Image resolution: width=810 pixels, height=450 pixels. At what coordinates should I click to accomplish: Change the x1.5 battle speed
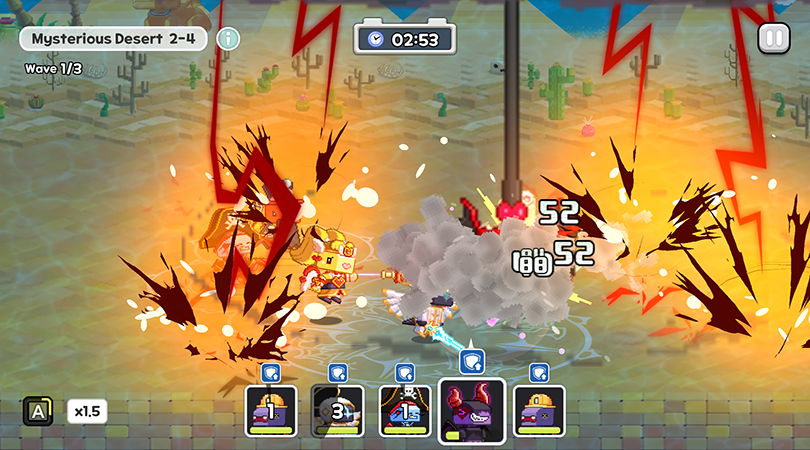point(86,411)
